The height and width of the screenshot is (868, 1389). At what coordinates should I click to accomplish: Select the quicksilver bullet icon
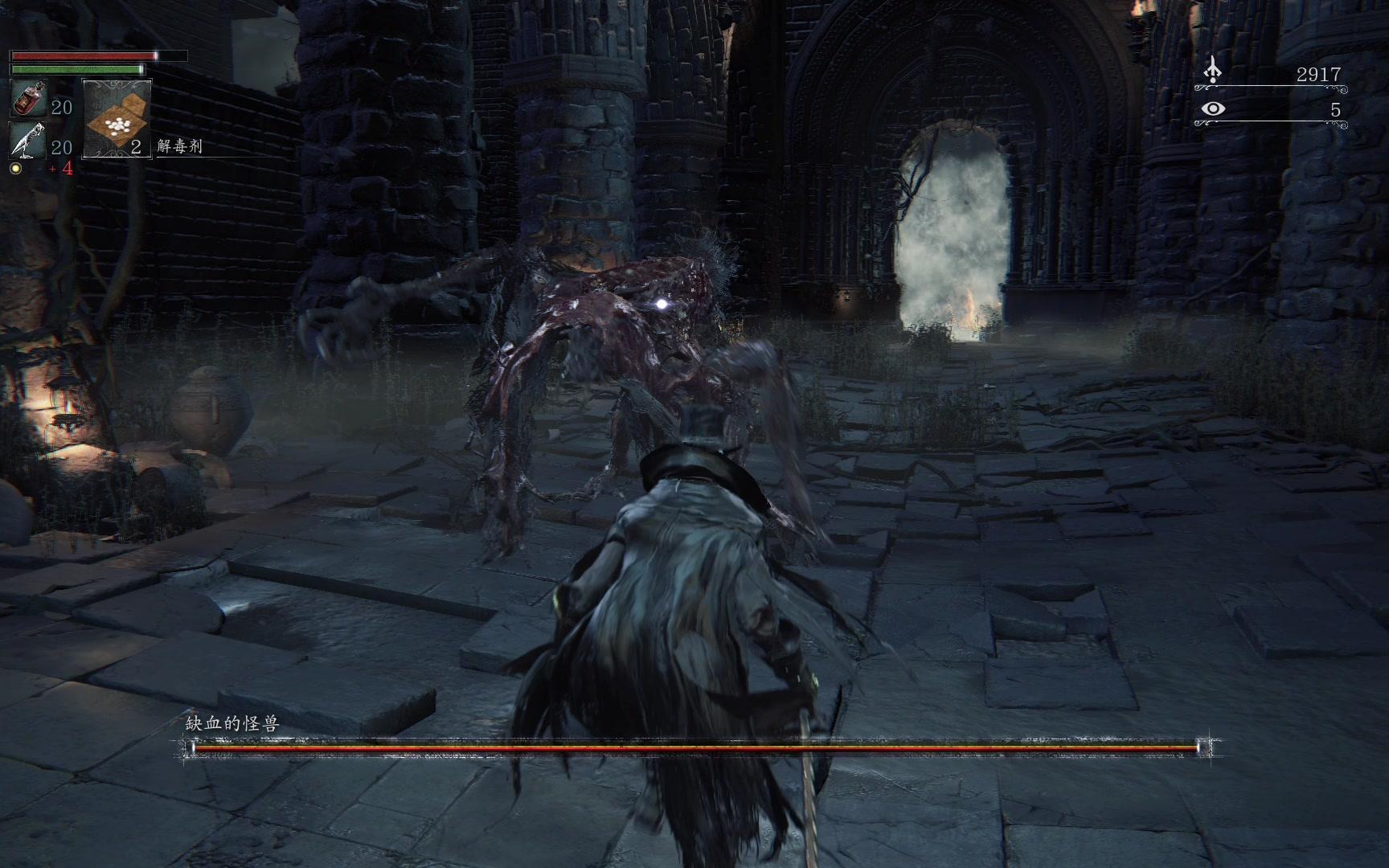point(29,140)
